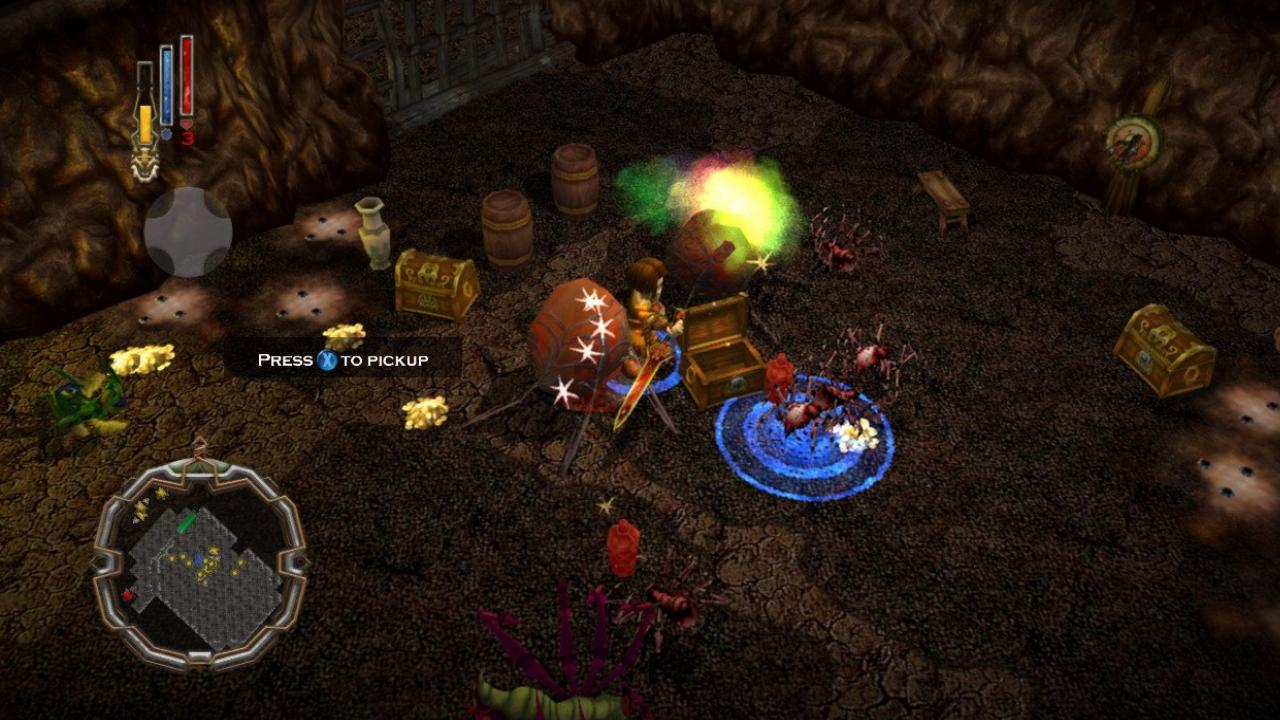Select the blue player dot on the minimap

click(198, 558)
